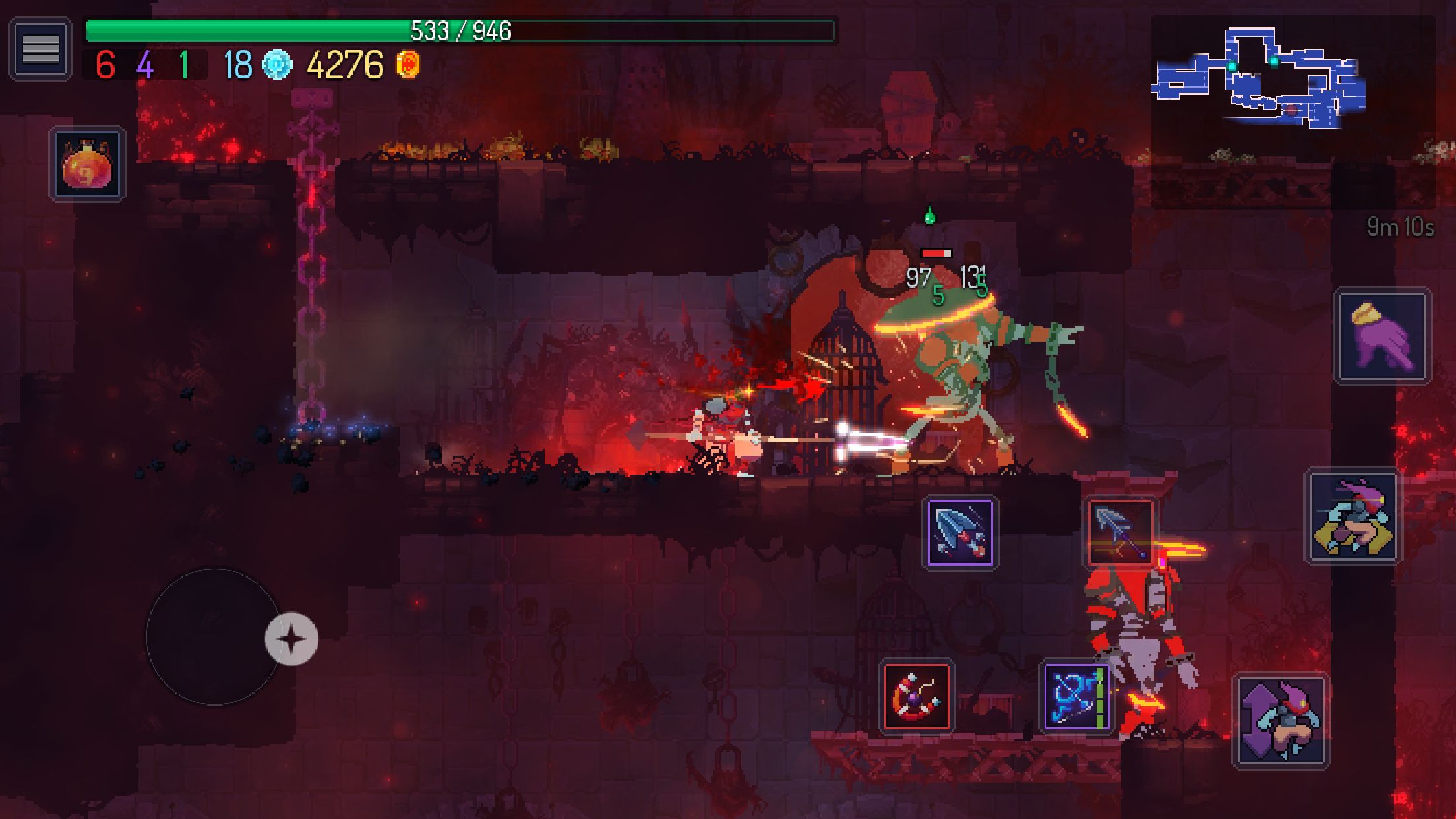Tap the health flask icon
The image size is (1456, 819).
(x=88, y=164)
